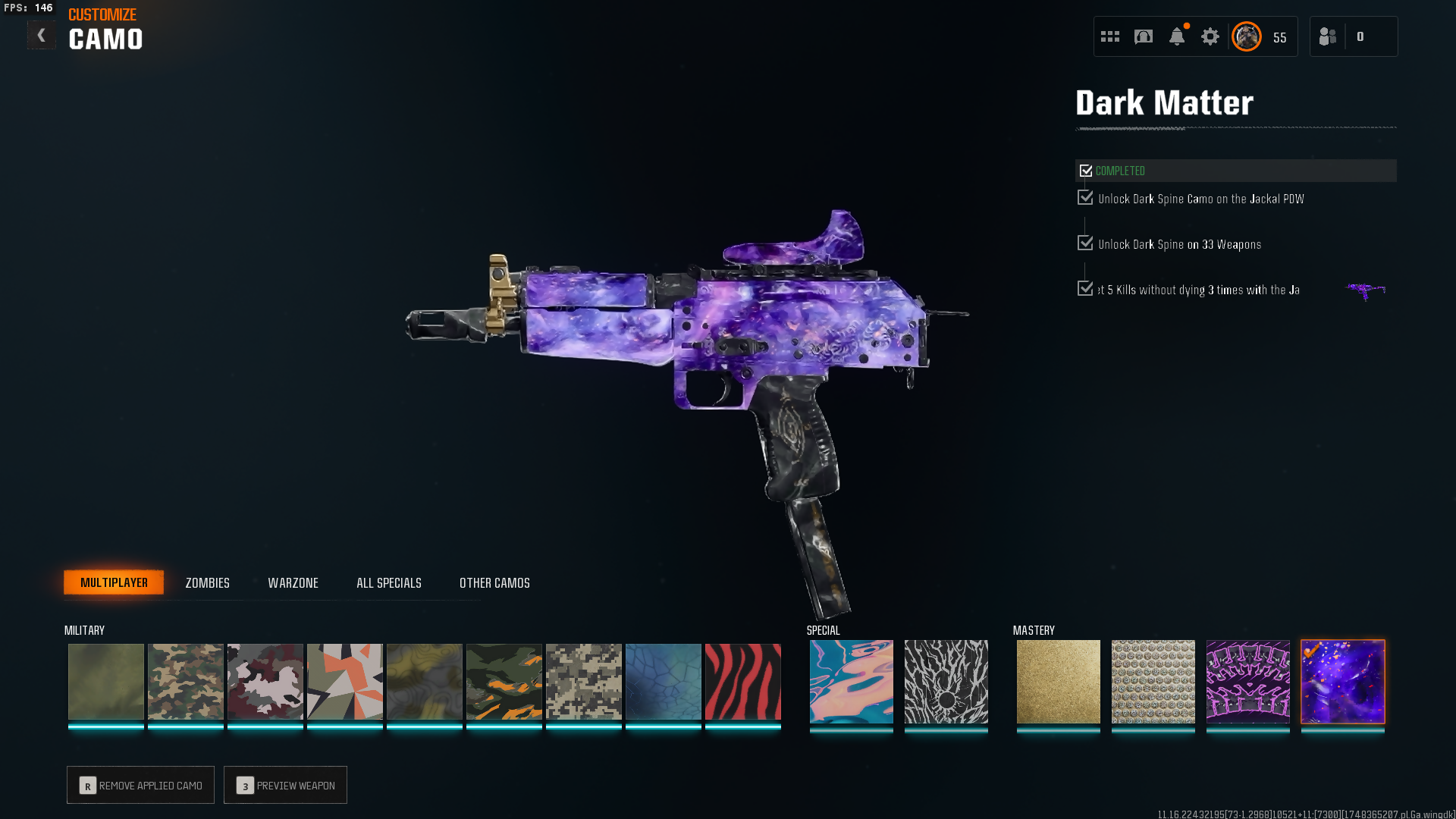
Task: Apply the orange geometric splinter camo
Action: click(344, 682)
